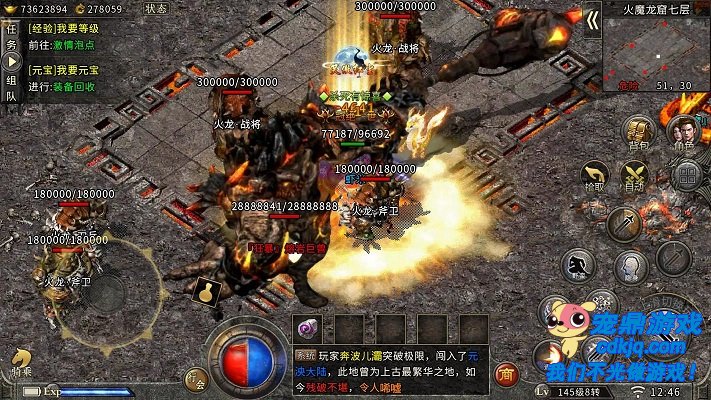
Task: Open the 商 shop button
Action: [508, 376]
